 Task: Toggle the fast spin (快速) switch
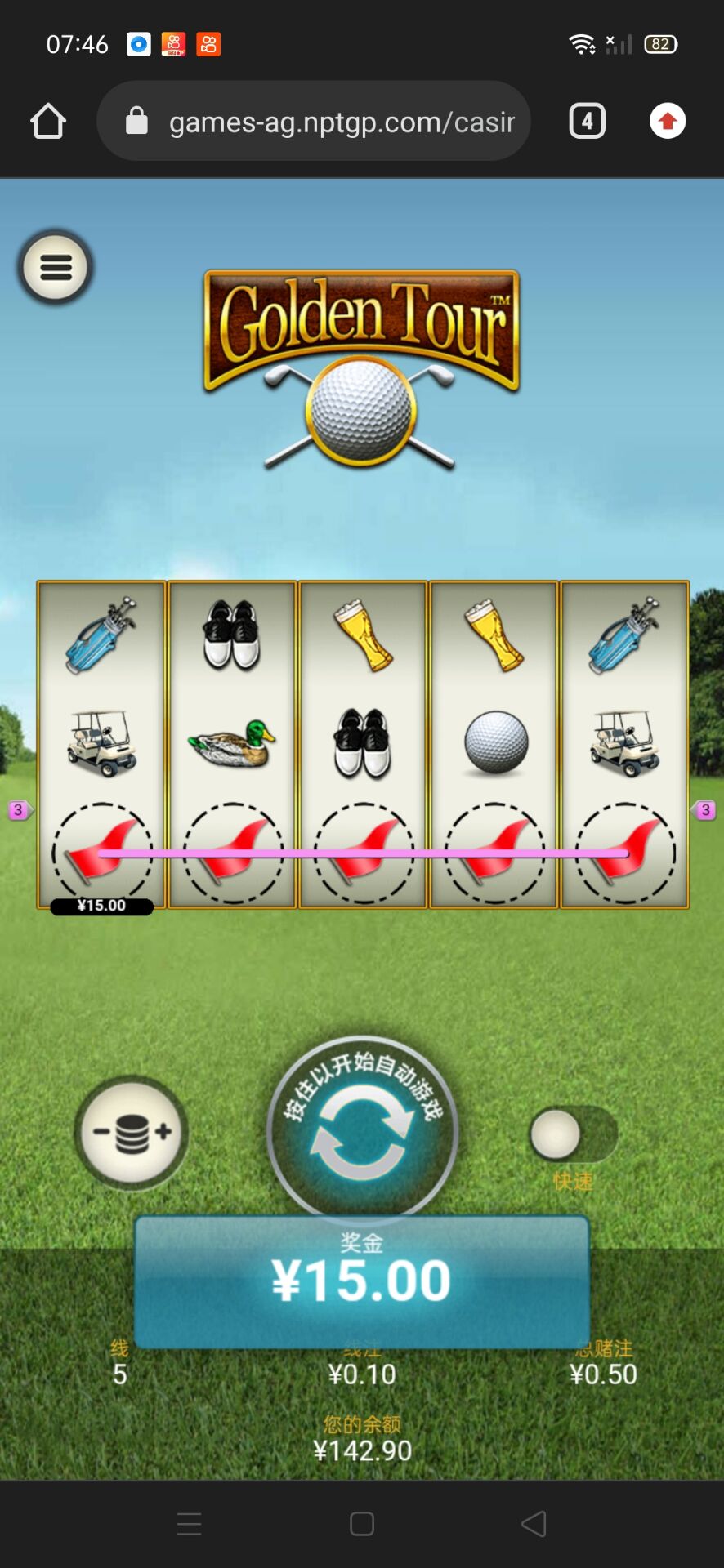pyautogui.click(x=573, y=1134)
